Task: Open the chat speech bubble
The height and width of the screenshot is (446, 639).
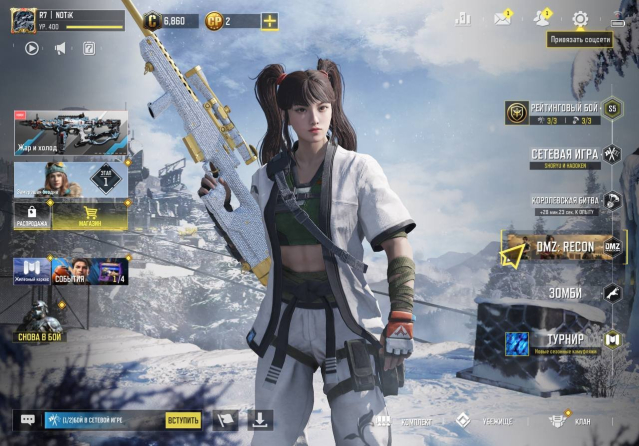Action: [27, 420]
